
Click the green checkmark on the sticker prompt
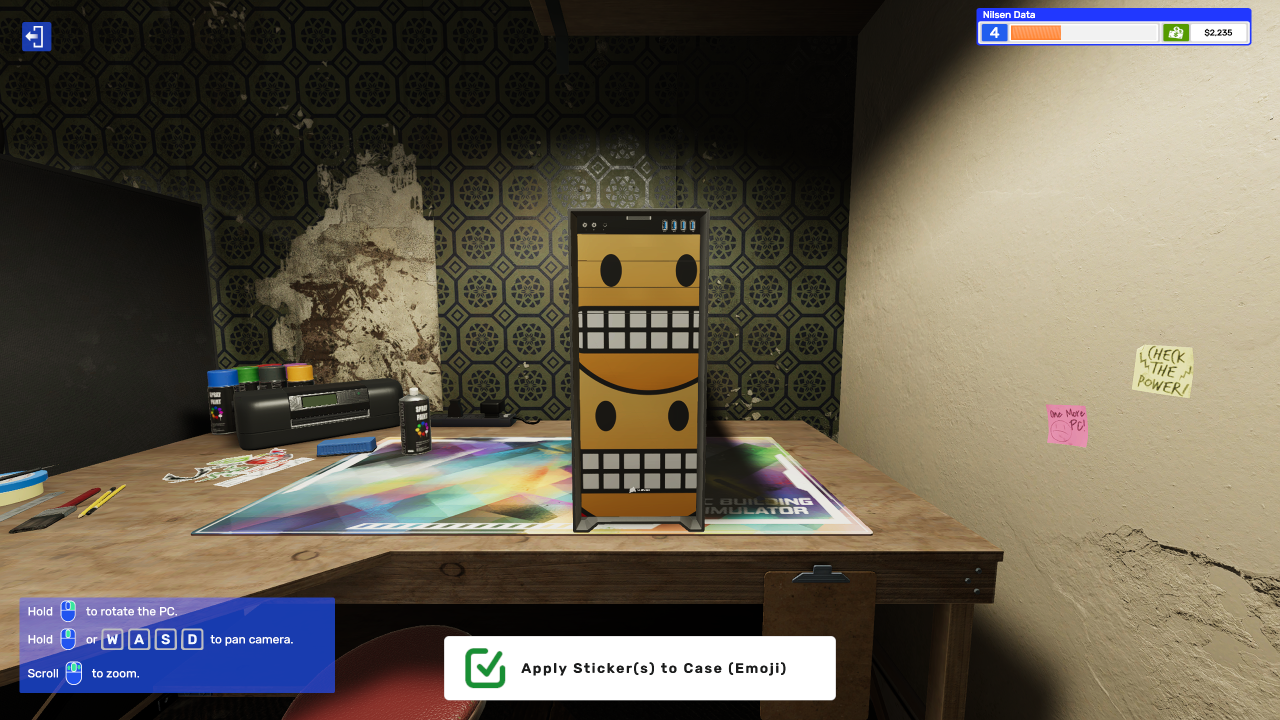click(x=483, y=667)
